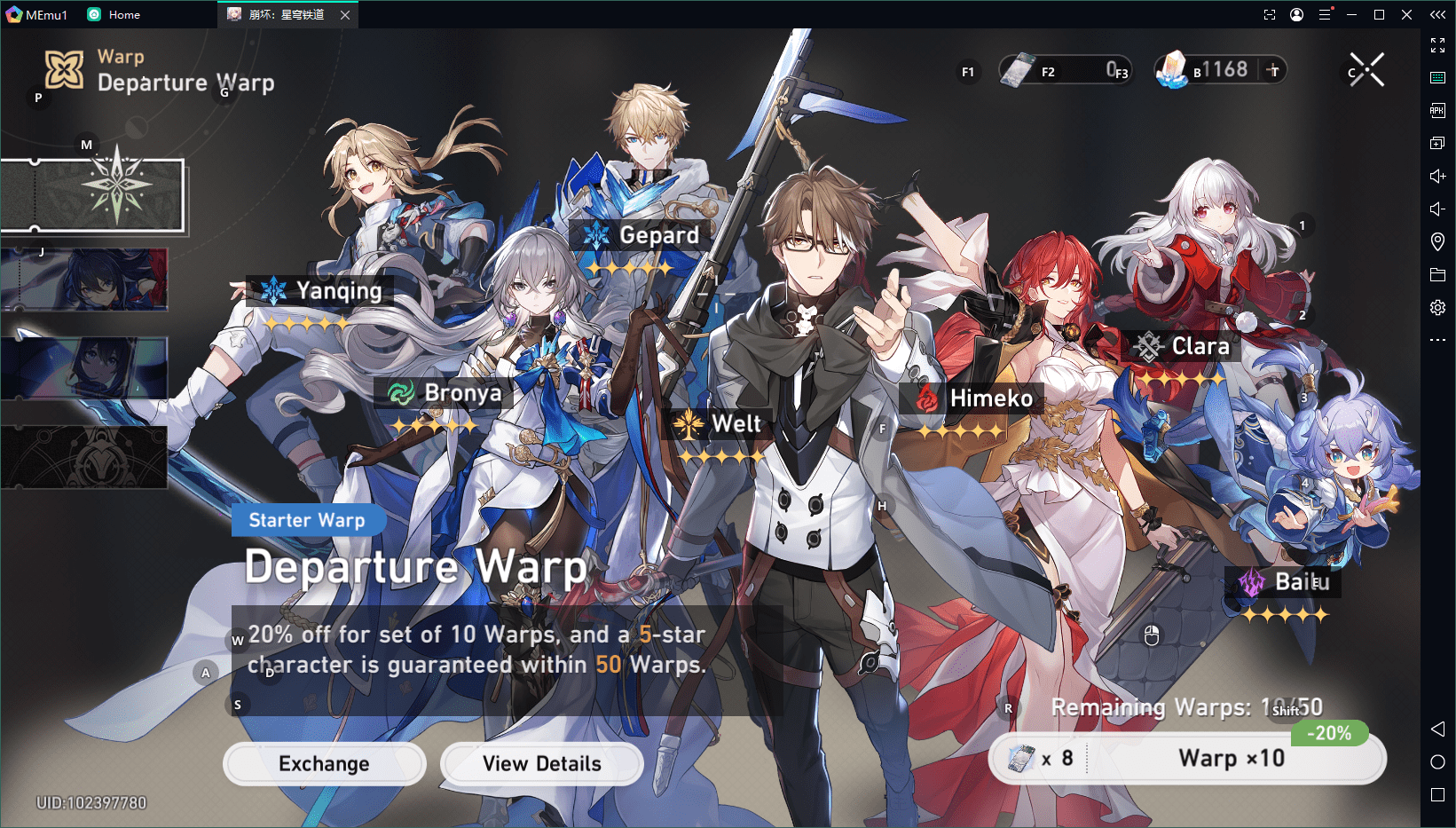Open the Exchange shop
This screenshot has width=1456, height=828.
click(x=324, y=764)
